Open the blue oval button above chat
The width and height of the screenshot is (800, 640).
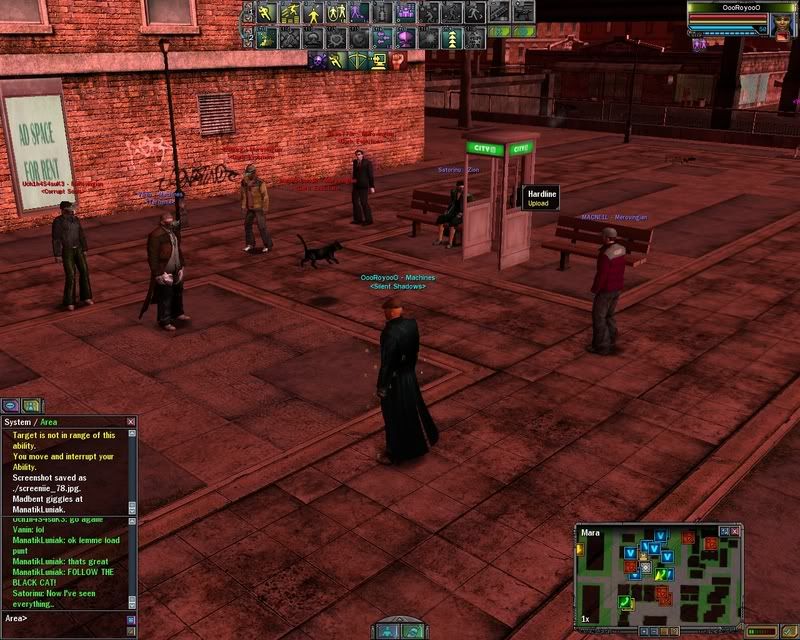[11, 405]
